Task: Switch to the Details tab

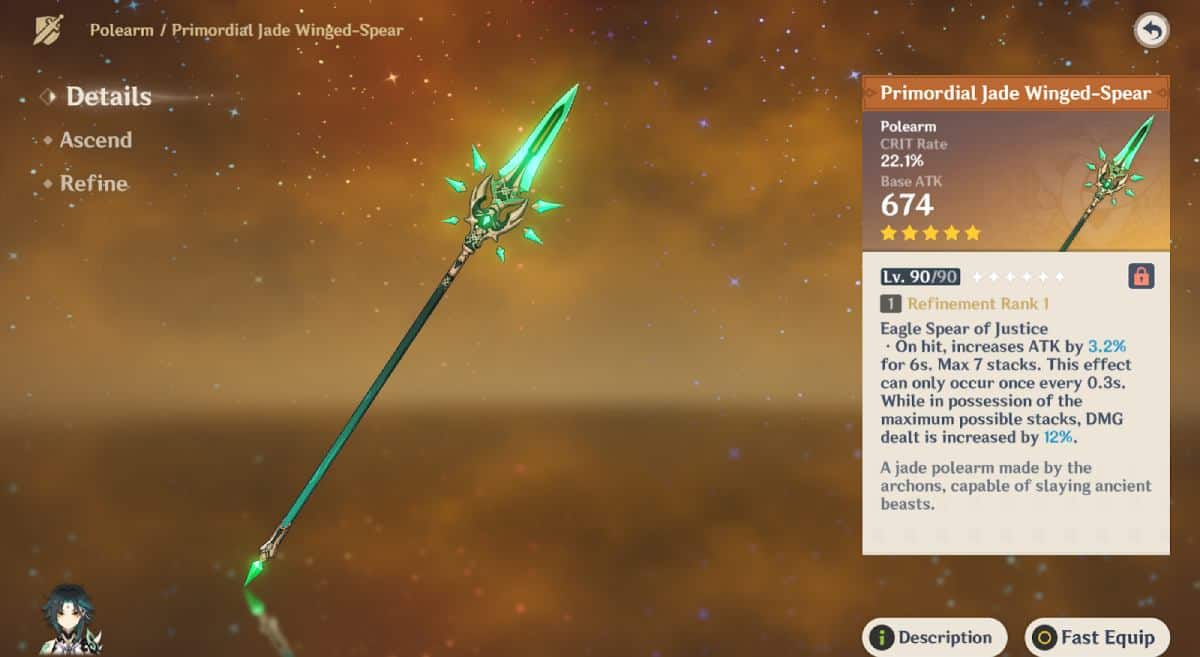Action: pyautogui.click(x=108, y=97)
